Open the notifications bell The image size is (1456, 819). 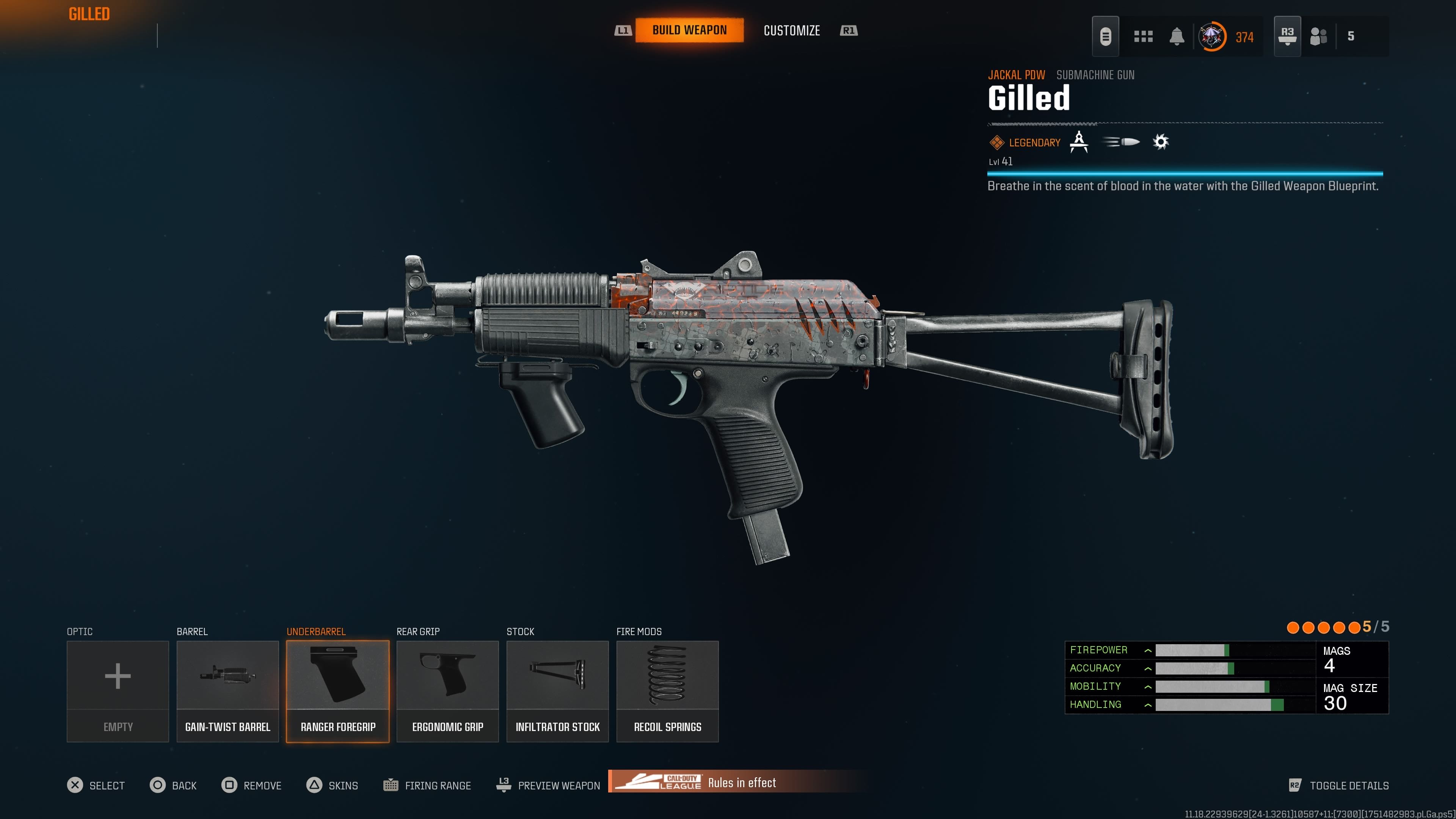[x=1177, y=37]
